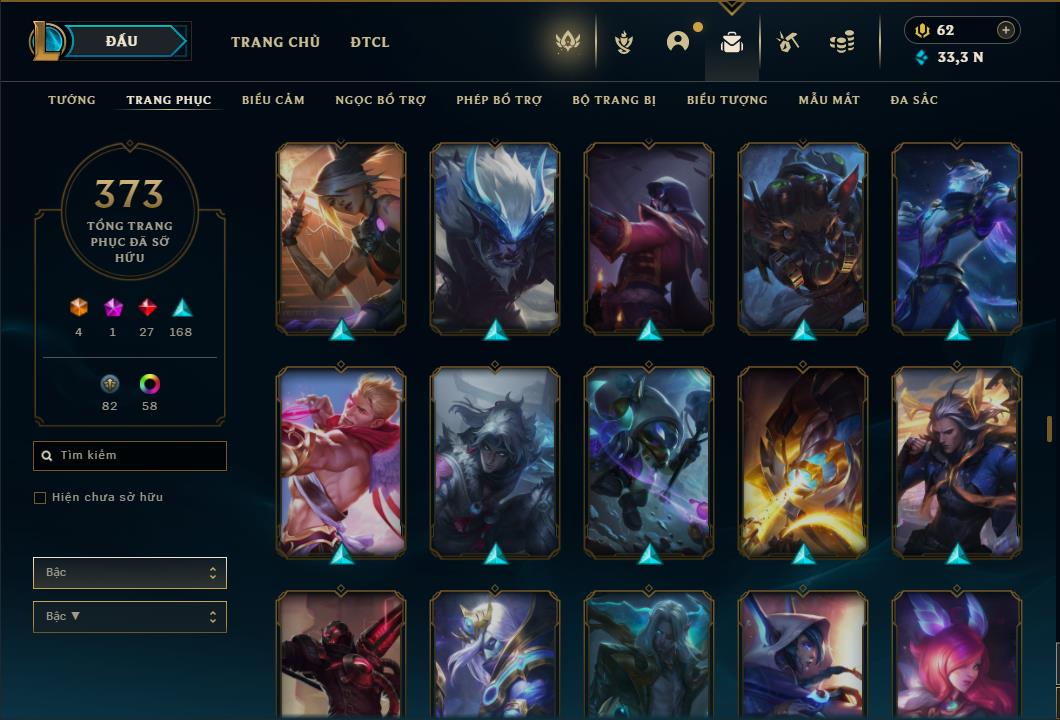Choose the pink-haired butterfly-winged girl skin
Screen dimensions: 1060x720
pyautogui.click(x=957, y=655)
